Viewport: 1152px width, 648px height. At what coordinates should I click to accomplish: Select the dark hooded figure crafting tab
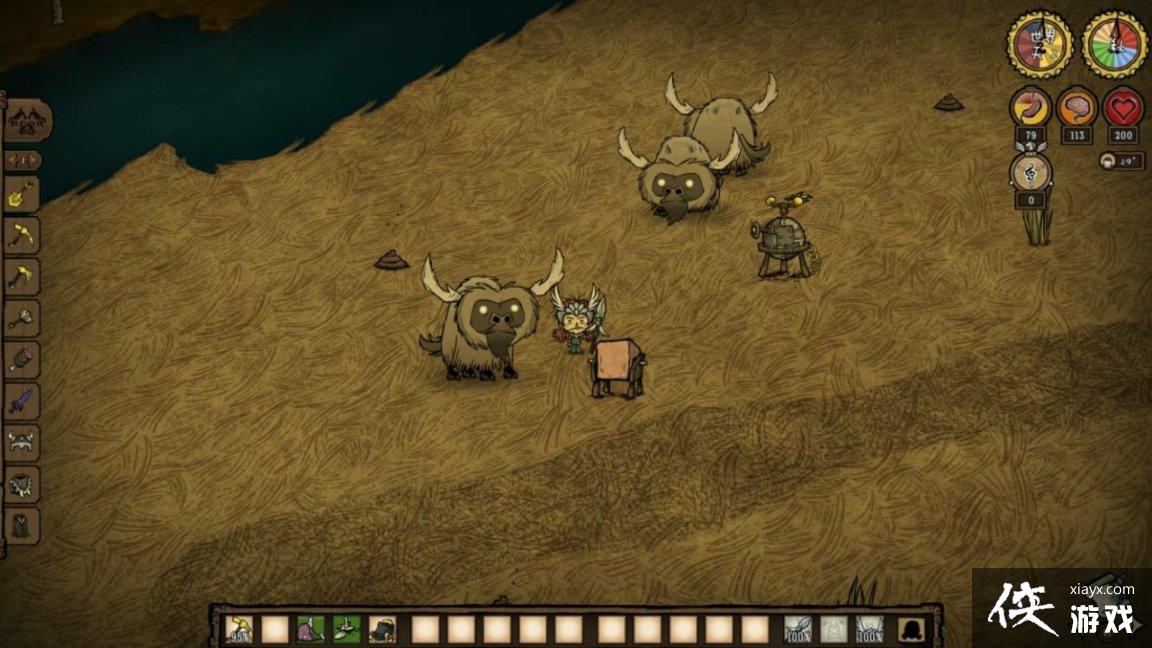pos(22,525)
